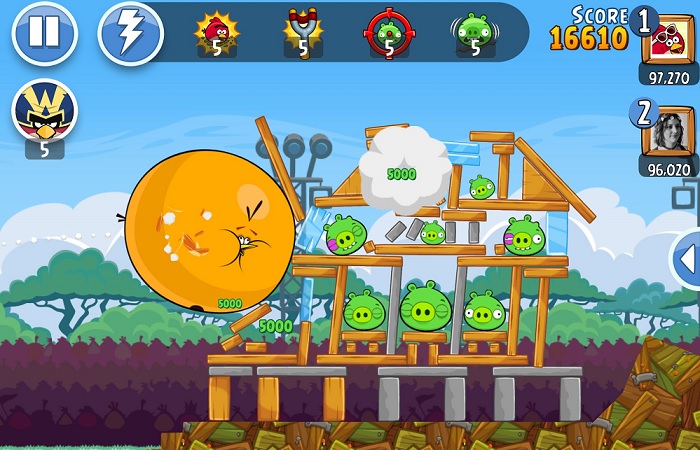
Task: Open the lightning bolt power-ups button
Action: click(x=130, y=33)
